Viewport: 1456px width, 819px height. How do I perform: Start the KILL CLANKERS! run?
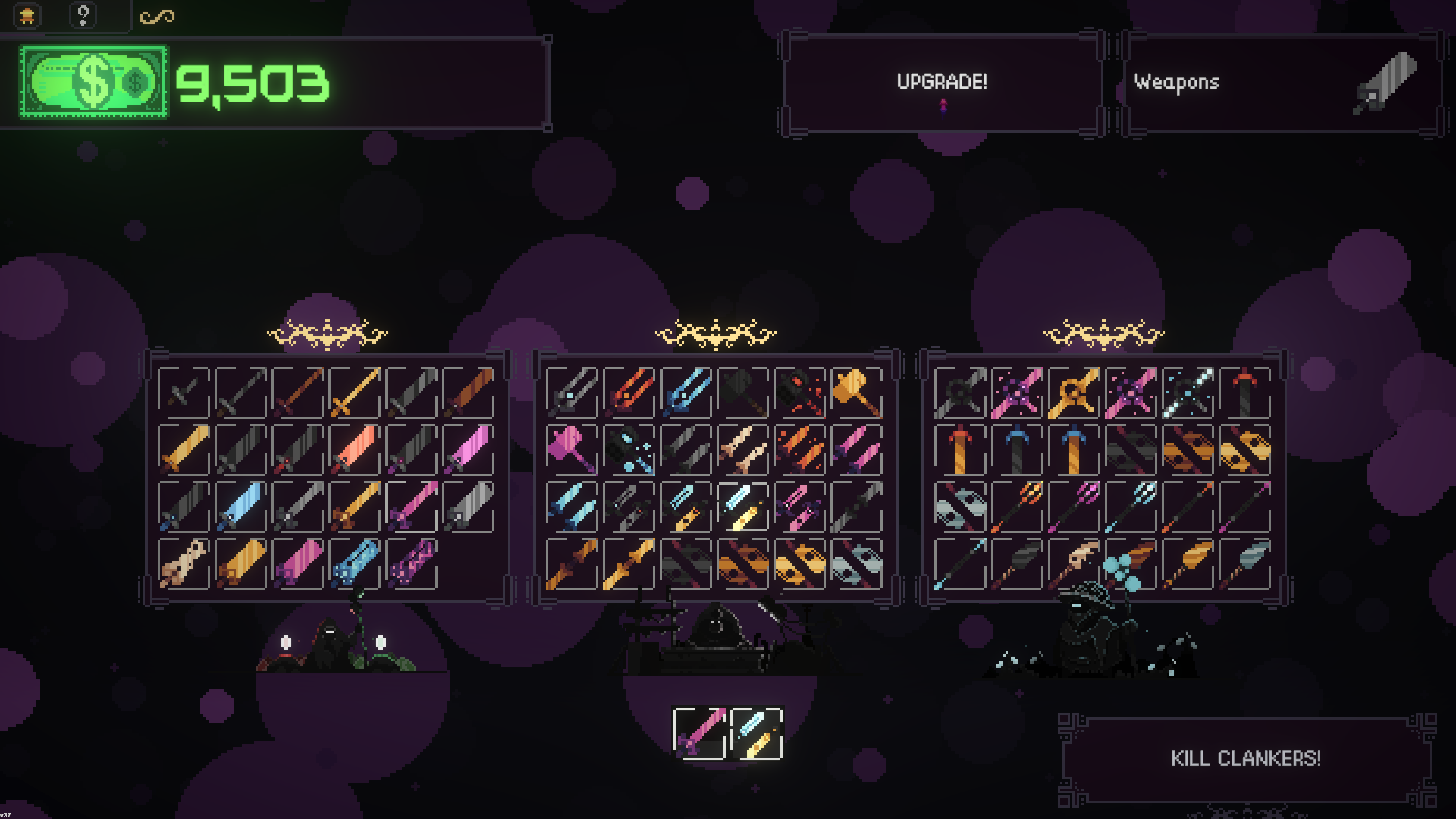click(x=1245, y=758)
